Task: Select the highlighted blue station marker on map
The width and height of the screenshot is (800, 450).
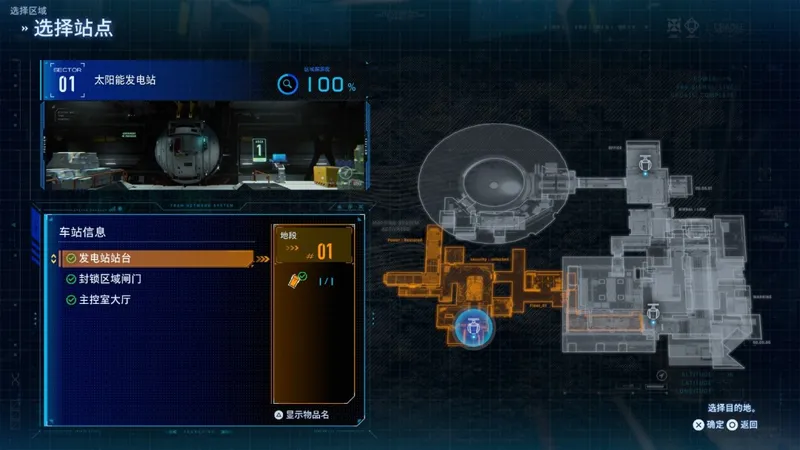Action: point(471,324)
